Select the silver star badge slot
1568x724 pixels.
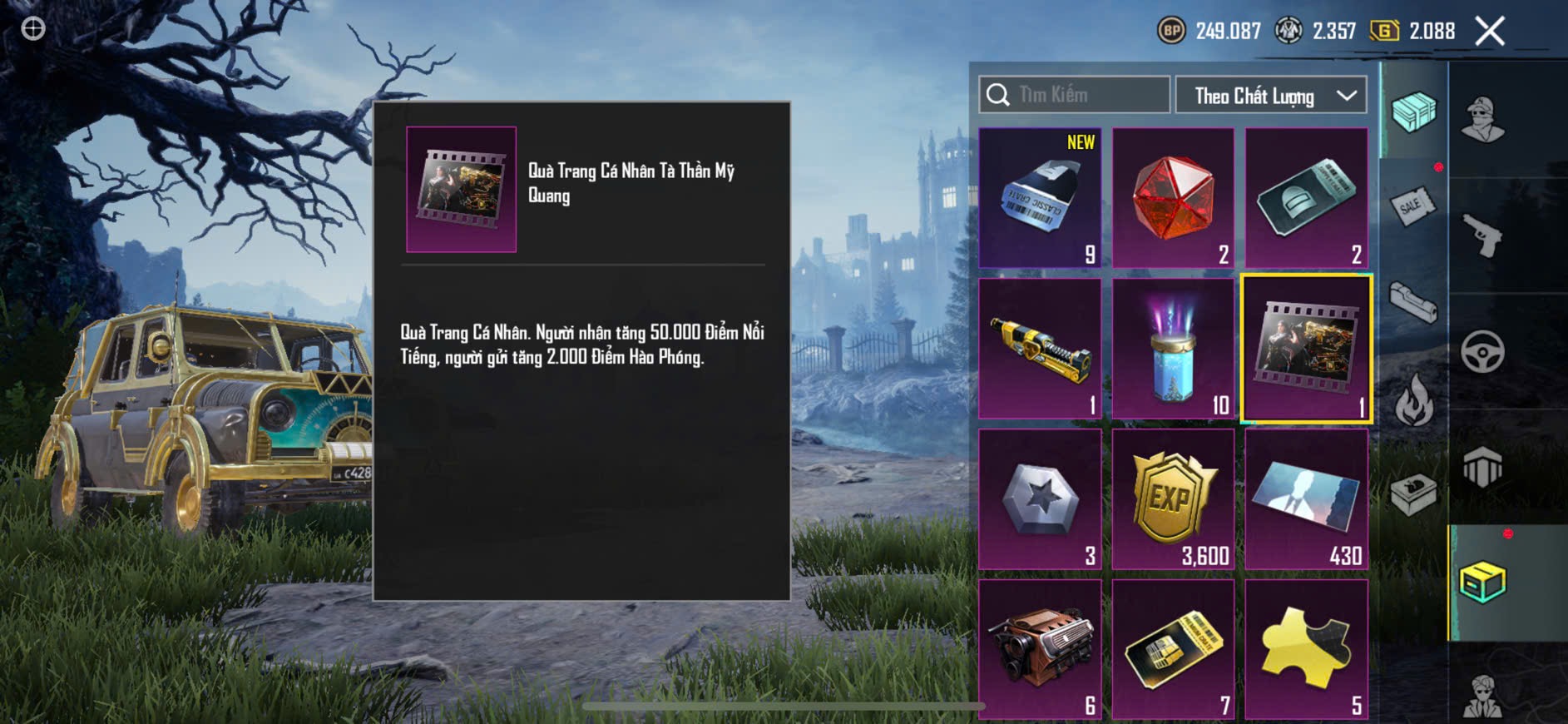tap(1040, 499)
